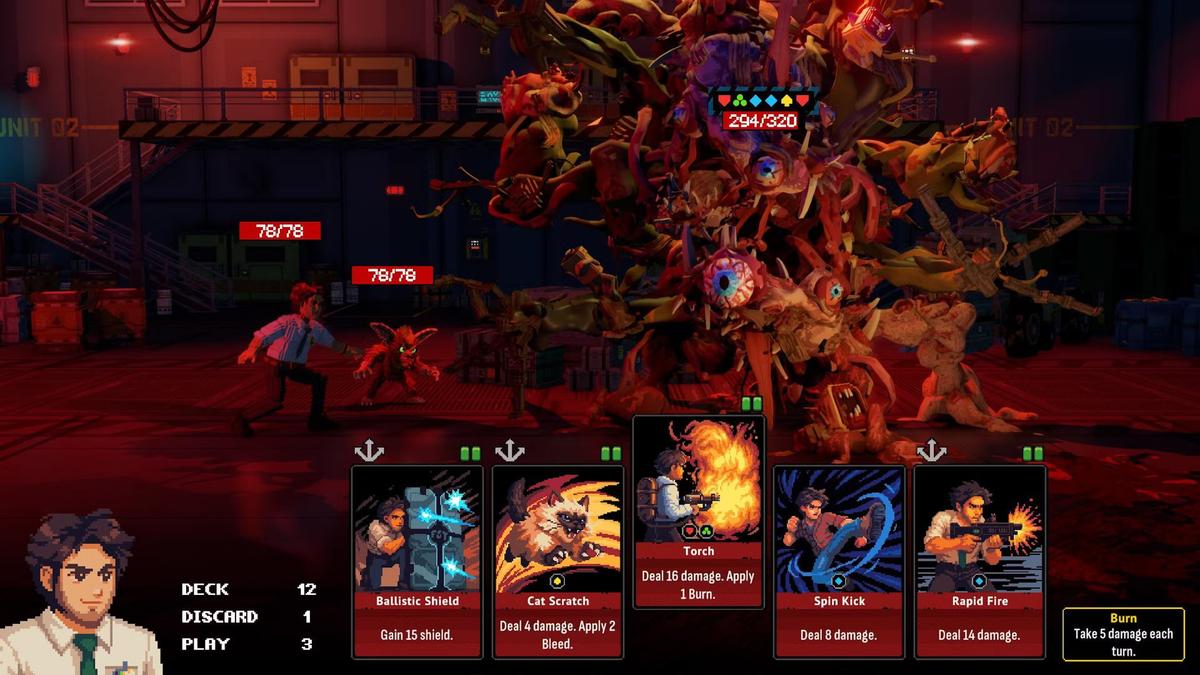Open the Deck pile counter

pos(248,589)
